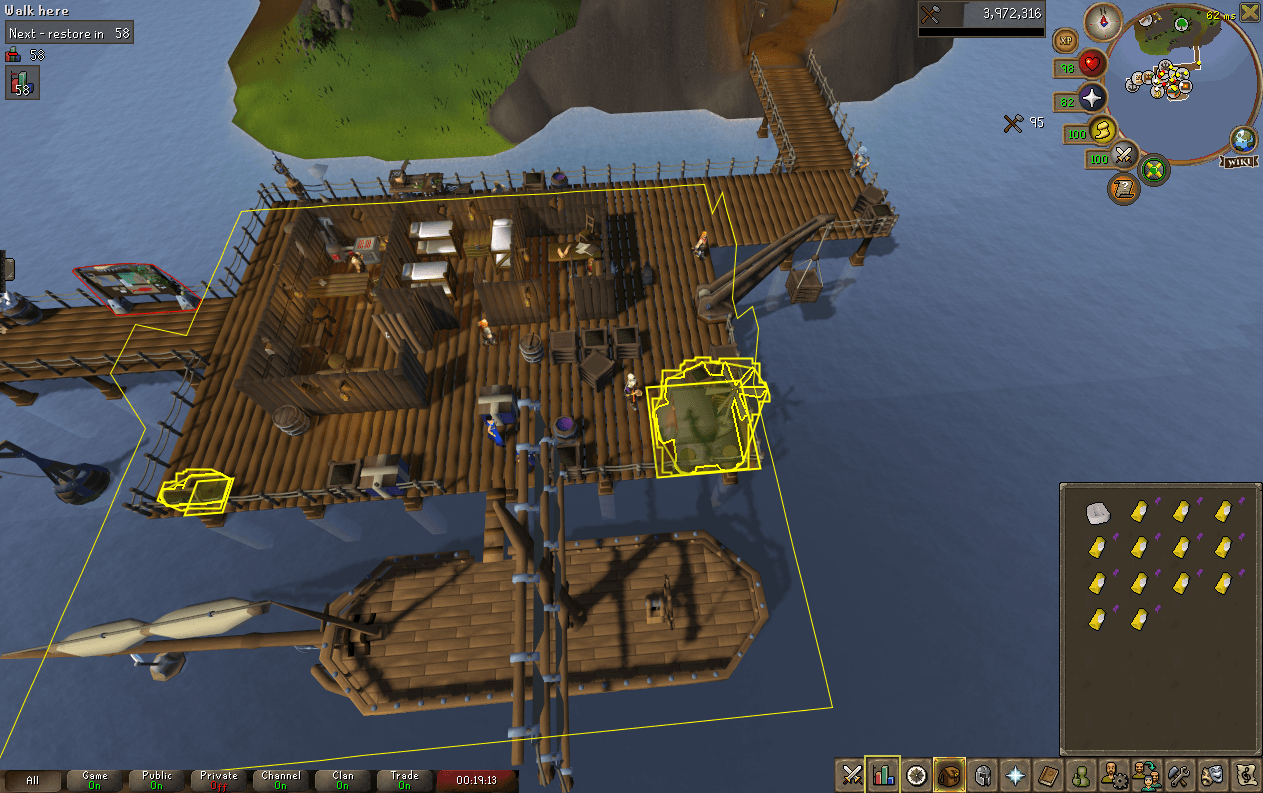Open the Spellbook tab

[x=1048, y=774]
